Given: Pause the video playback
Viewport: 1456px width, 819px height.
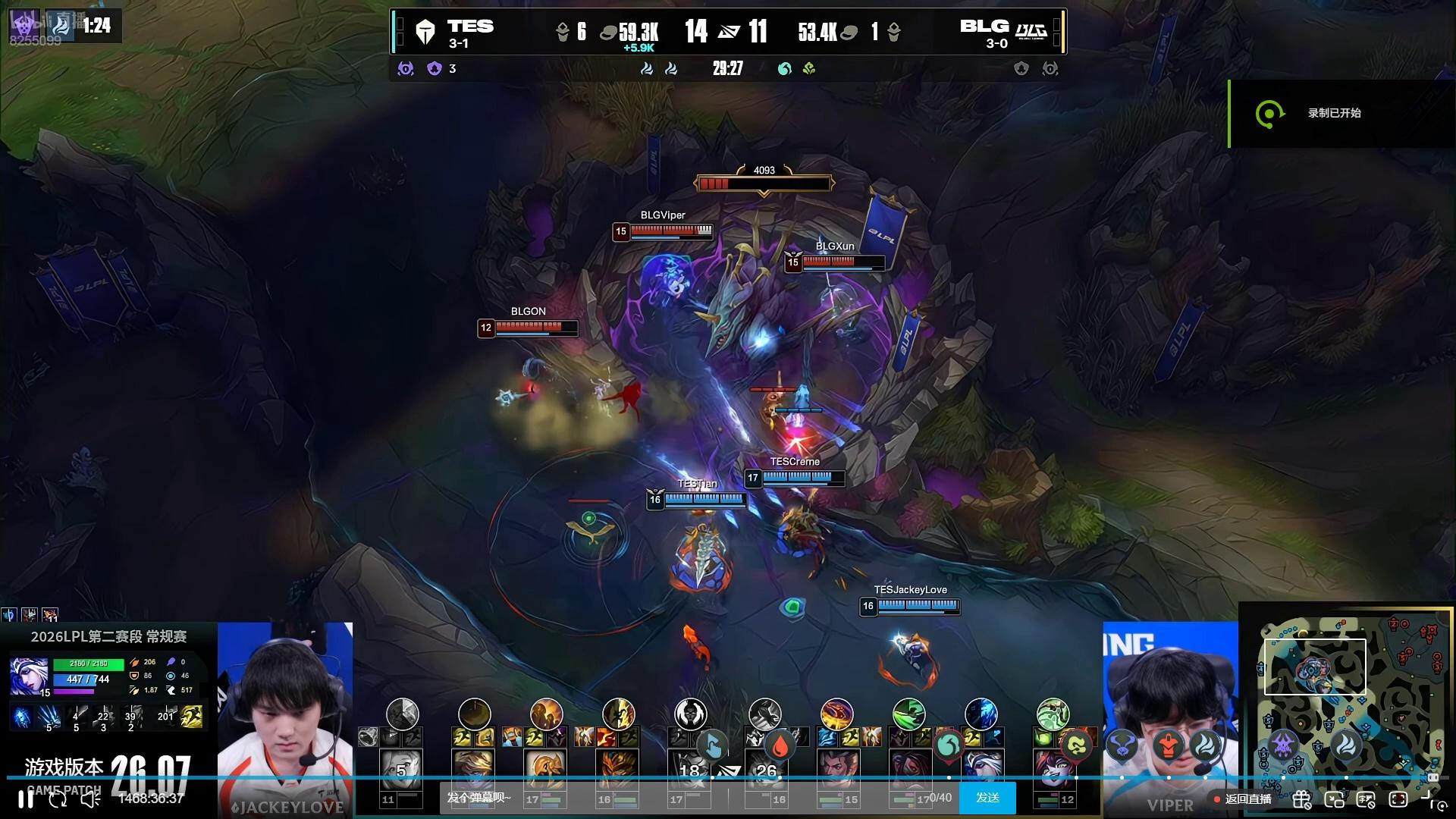Looking at the screenshot, I should [x=26, y=799].
